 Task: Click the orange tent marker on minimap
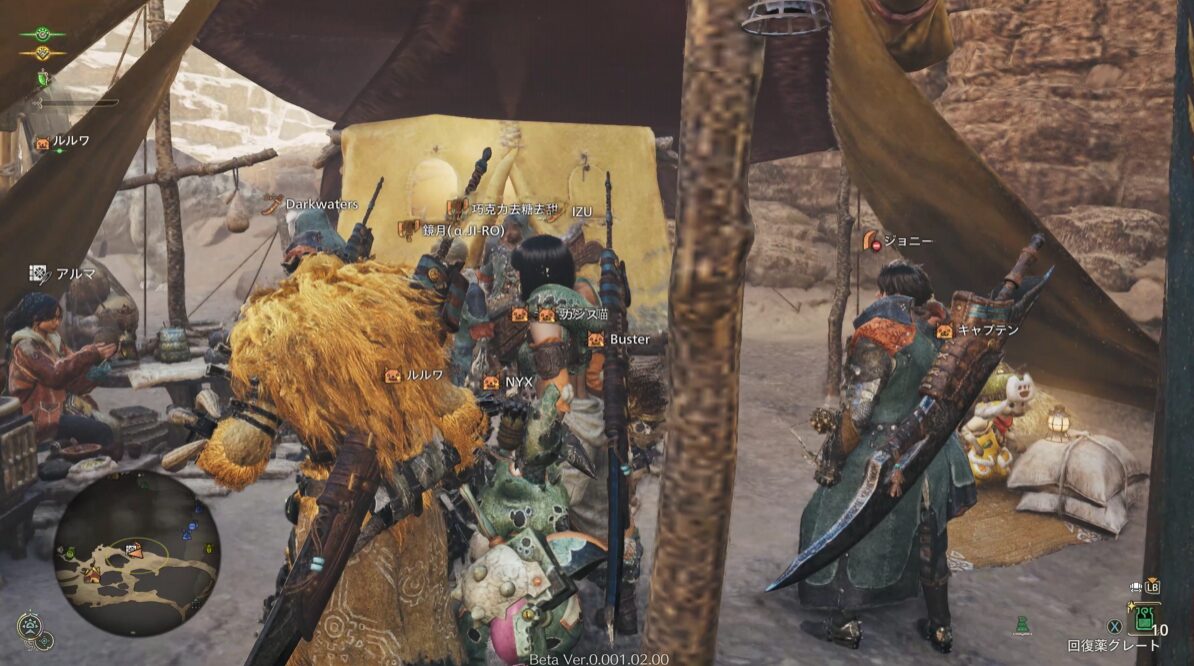[x=94, y=574]
